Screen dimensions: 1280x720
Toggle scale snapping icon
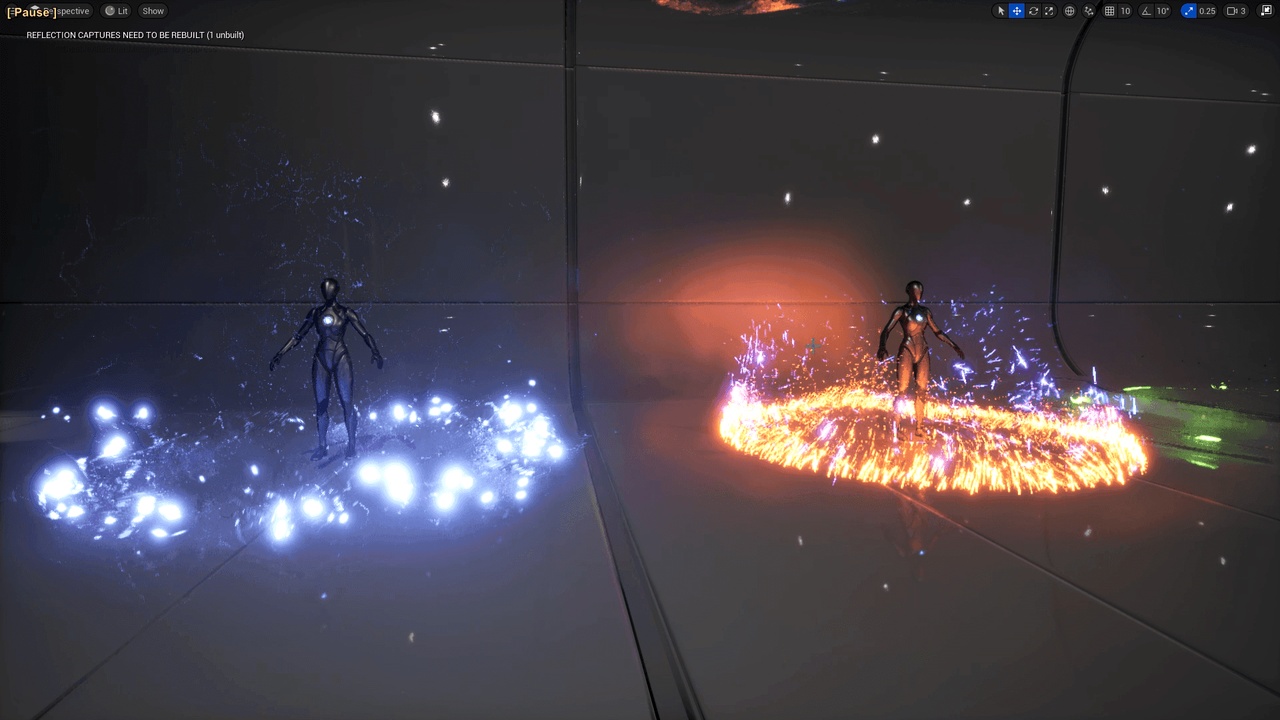tap(1189, 11)
